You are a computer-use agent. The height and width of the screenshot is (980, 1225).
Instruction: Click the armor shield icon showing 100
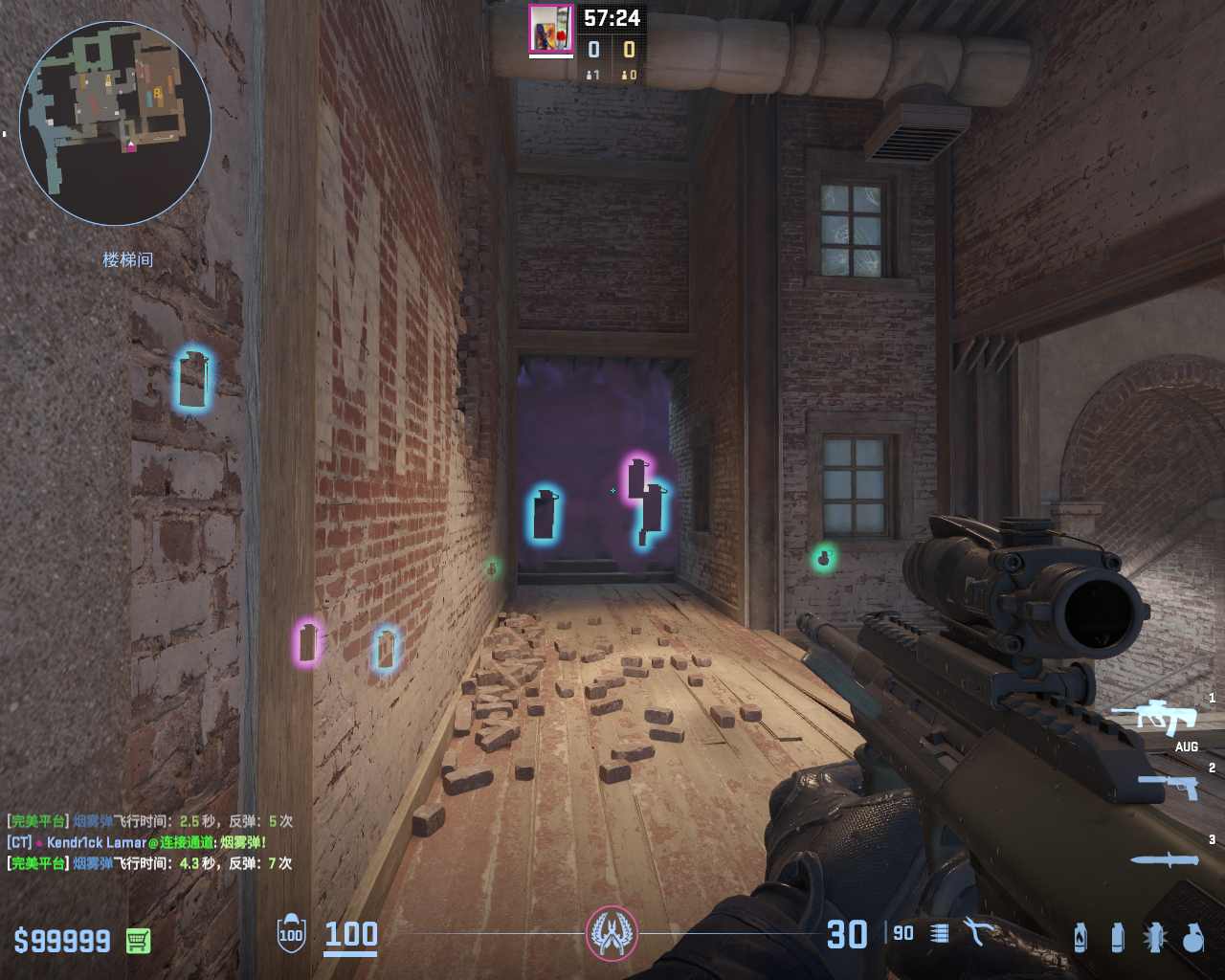pyautogui.click(x=291, y=934)
